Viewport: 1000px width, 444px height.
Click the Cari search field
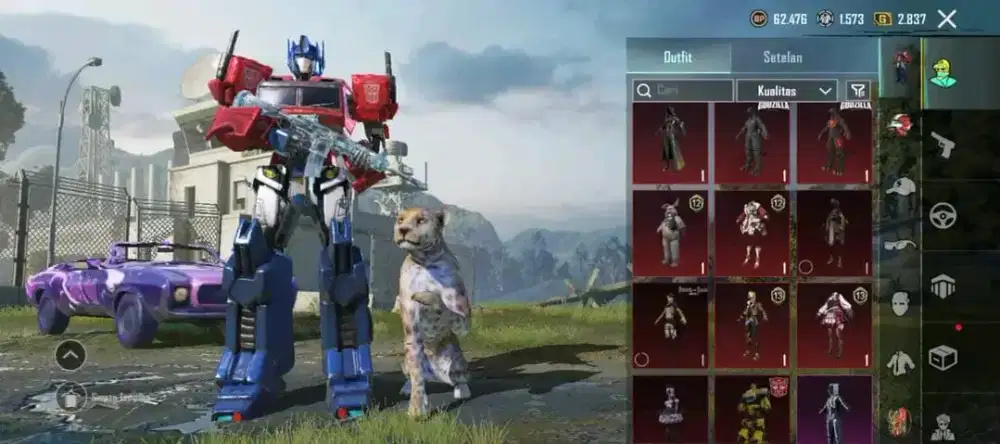683,91
